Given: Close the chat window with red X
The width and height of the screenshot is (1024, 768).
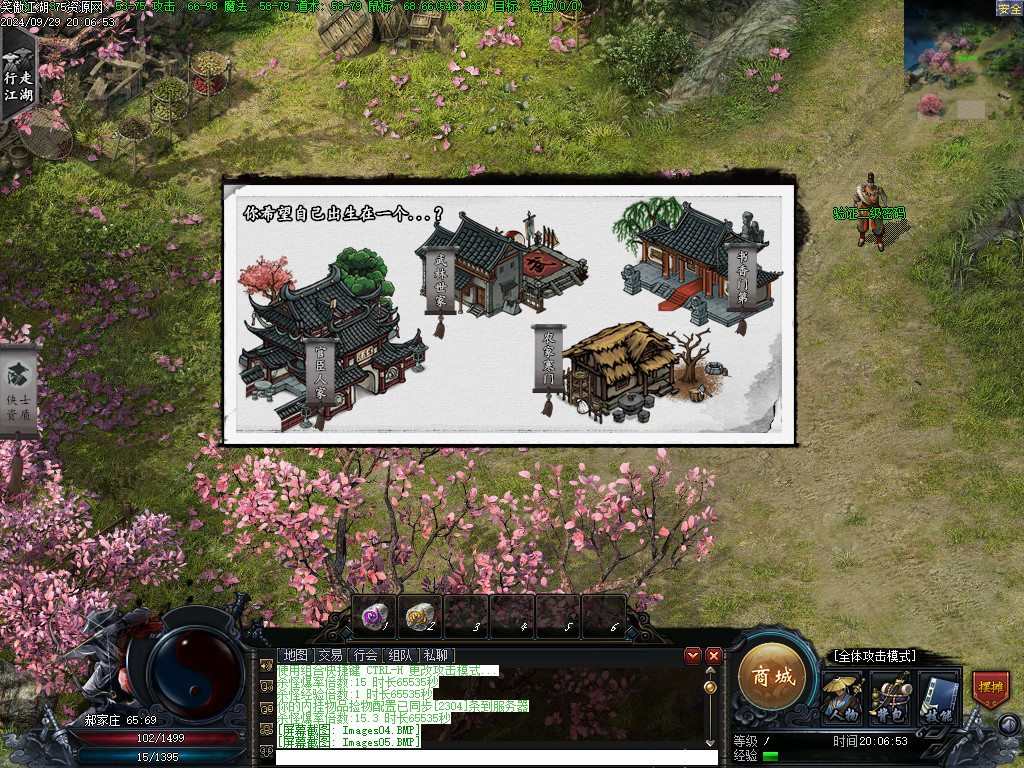Looking at the screenshot, I should pyautogui.click(x=714, y=656).
